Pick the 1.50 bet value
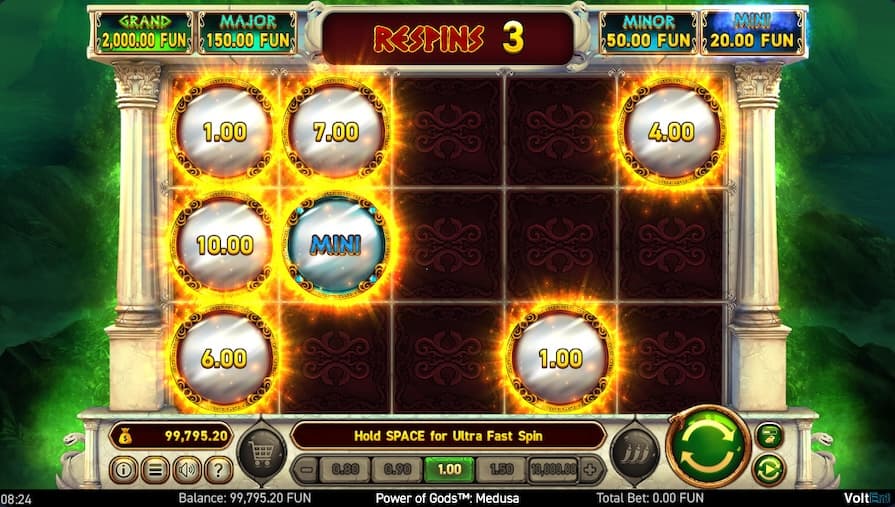Image resolution: width=895 pixels, height=507 pixels. [501, 469]
